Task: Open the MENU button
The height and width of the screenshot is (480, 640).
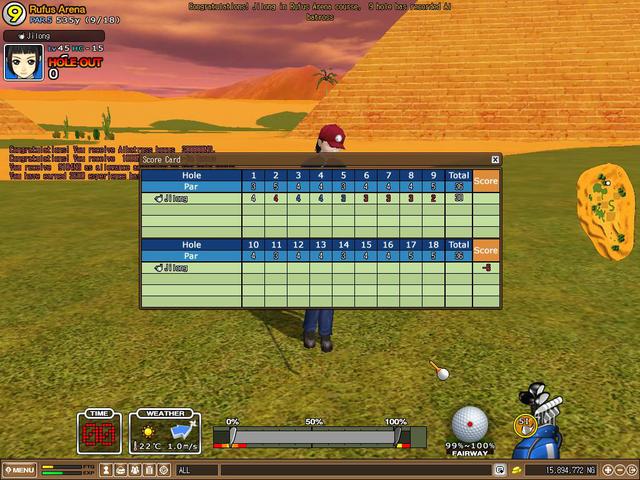Action: pyautogui.click(x=19, y=469)
